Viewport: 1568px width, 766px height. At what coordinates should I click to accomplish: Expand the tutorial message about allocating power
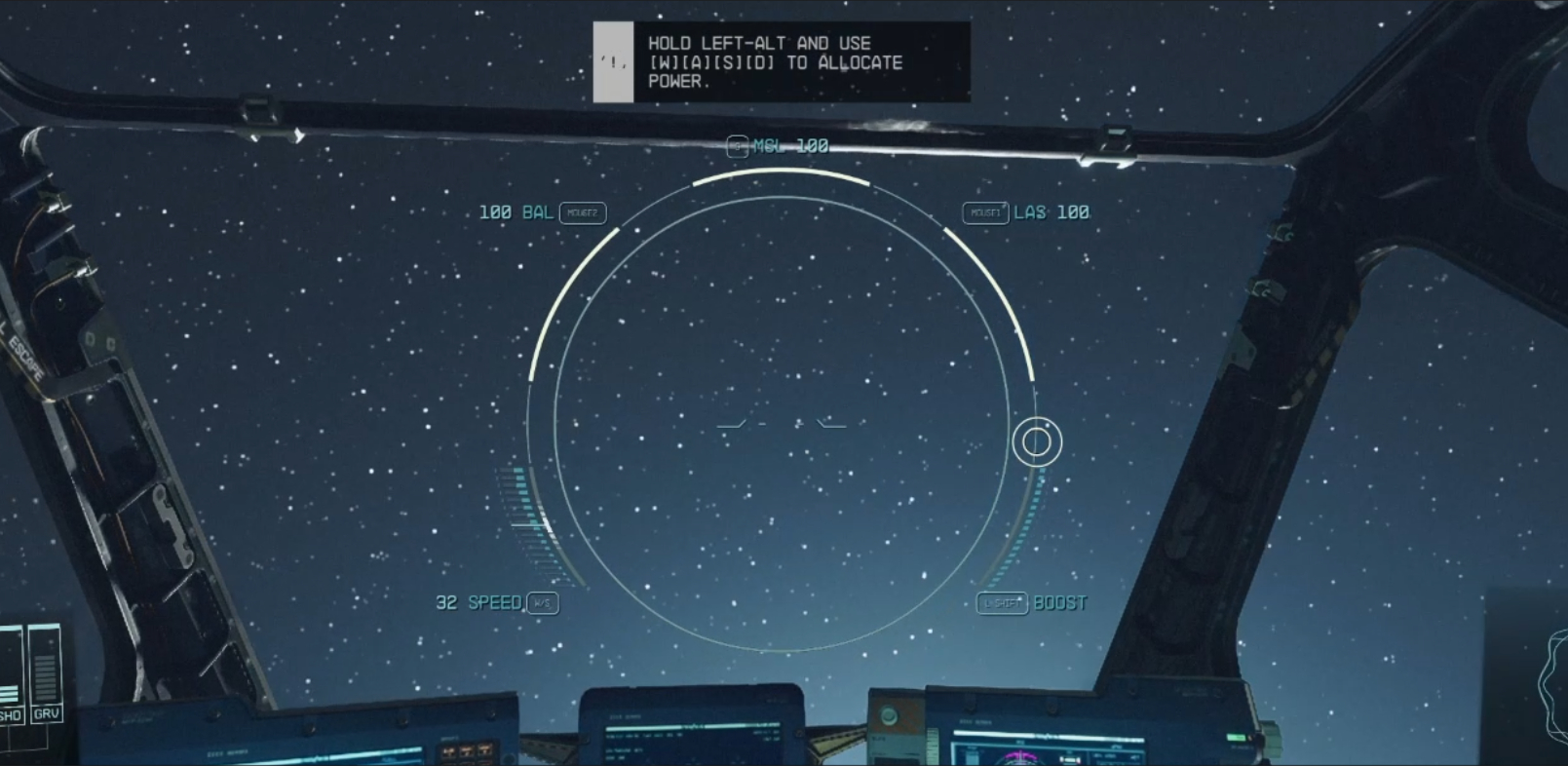(x=780, y=61)
